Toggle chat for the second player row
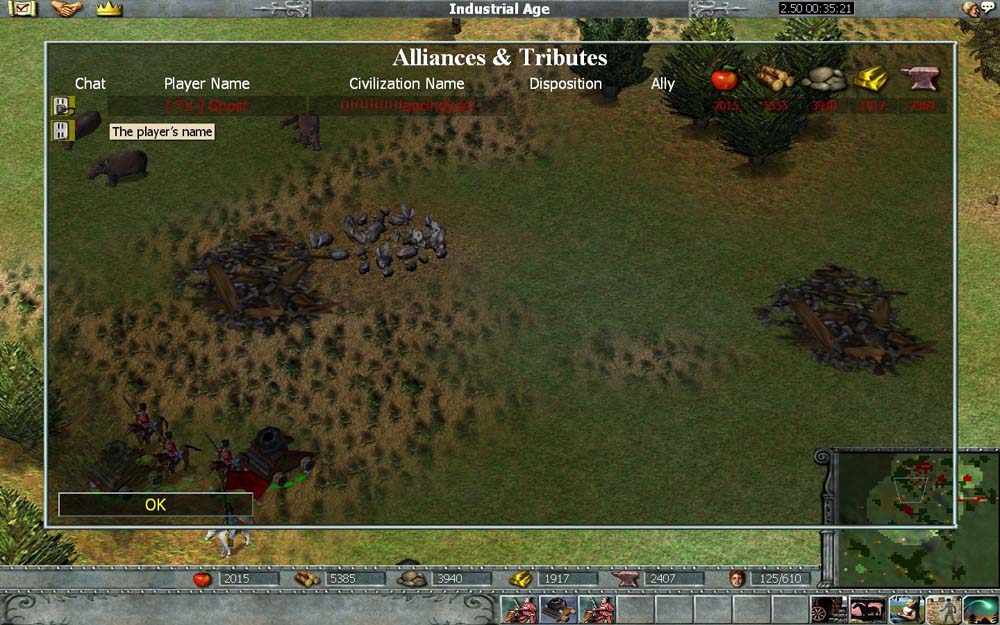 coord(63,131)
